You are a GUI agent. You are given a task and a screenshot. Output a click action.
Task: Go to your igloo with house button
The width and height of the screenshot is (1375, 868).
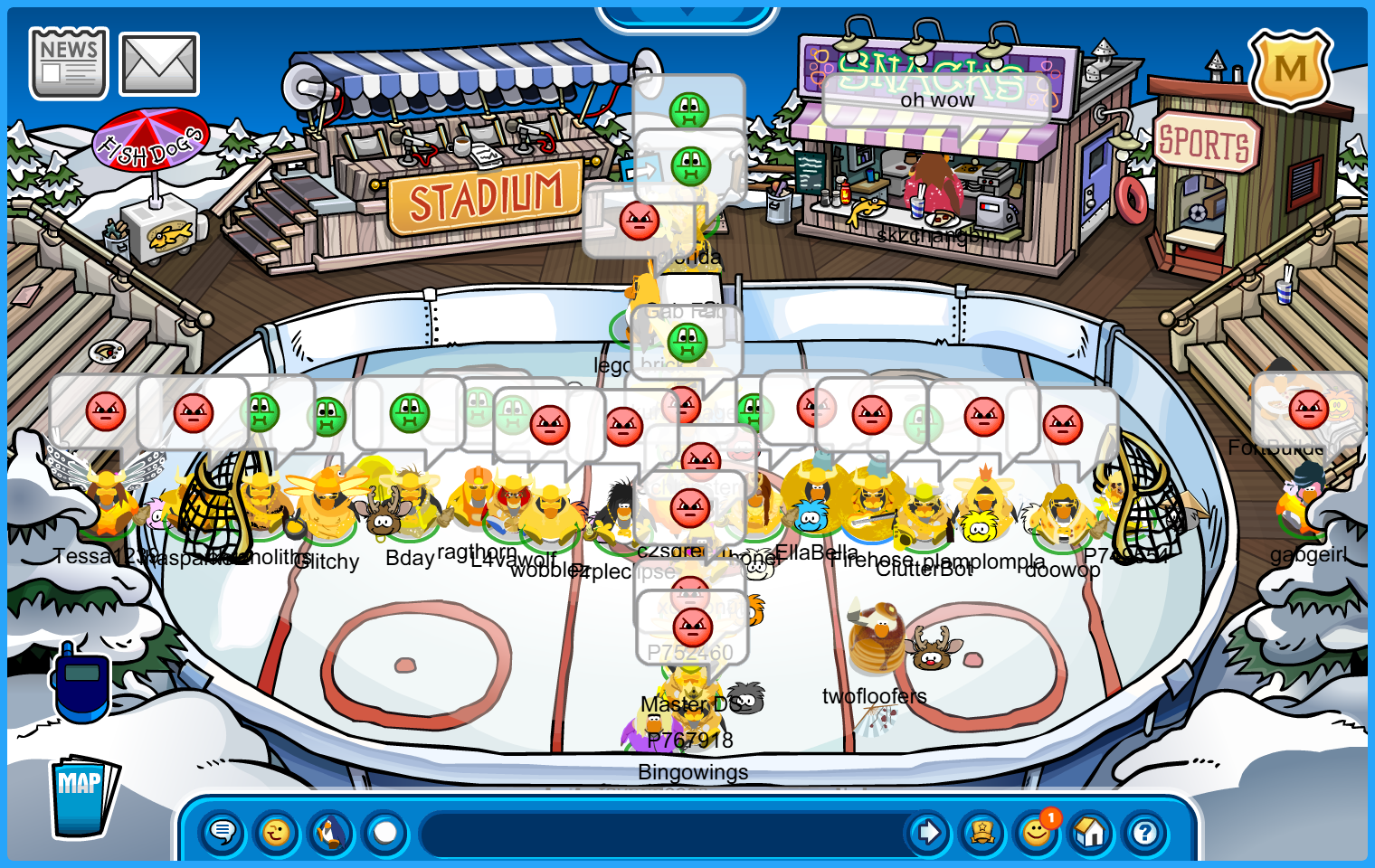(x=1091, y=832)
